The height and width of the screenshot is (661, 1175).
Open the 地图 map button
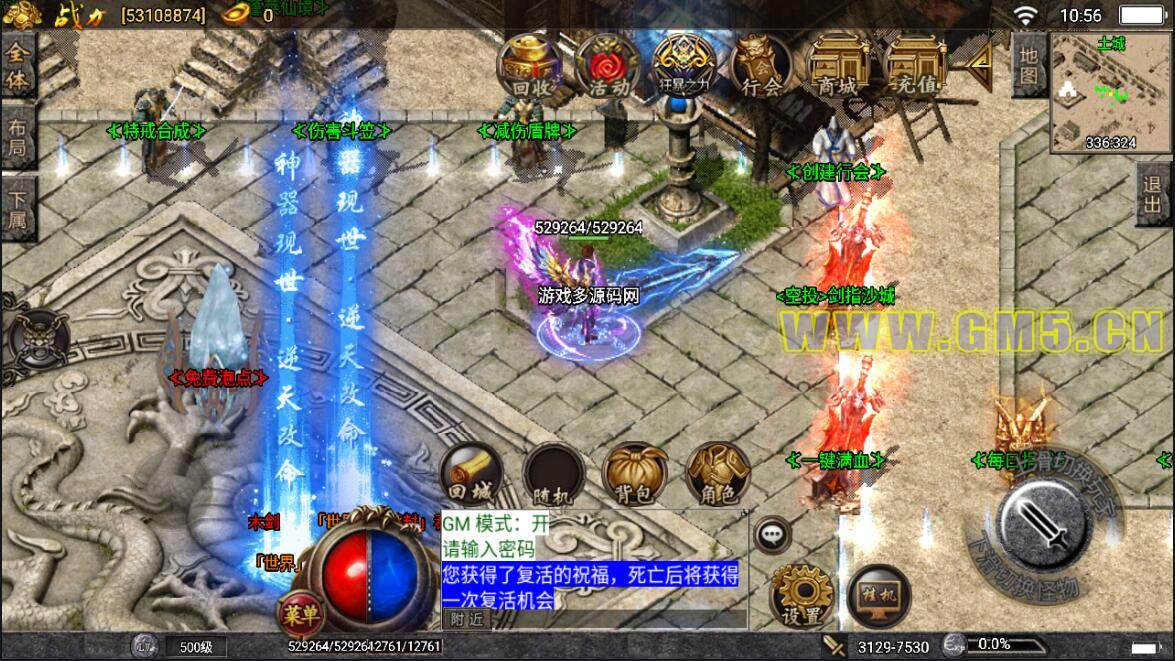pyautogui.click(x=1028, y=64)
